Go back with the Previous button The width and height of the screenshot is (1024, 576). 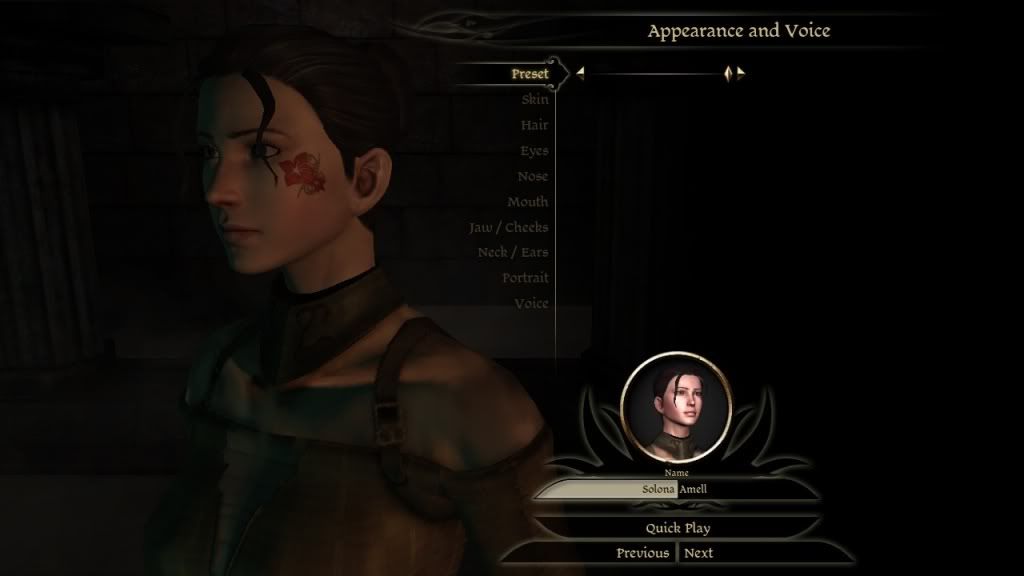643,553
